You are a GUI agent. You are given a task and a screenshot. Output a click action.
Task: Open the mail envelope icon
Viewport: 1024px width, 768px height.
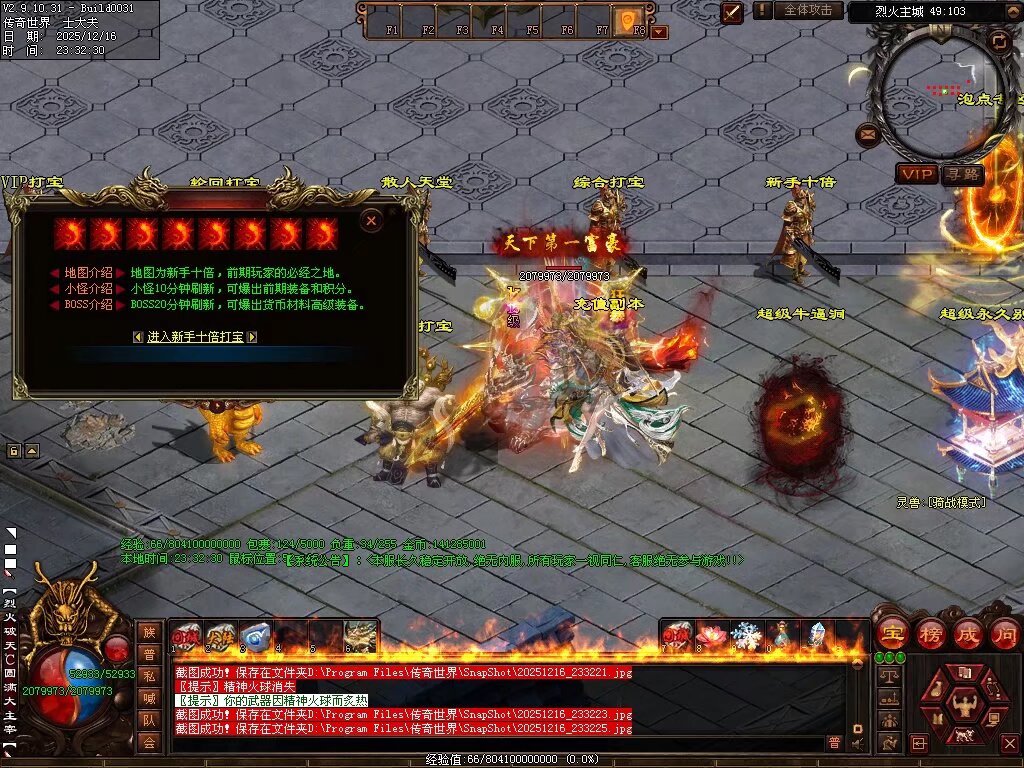pyautogui.click(x=867, y=133)
